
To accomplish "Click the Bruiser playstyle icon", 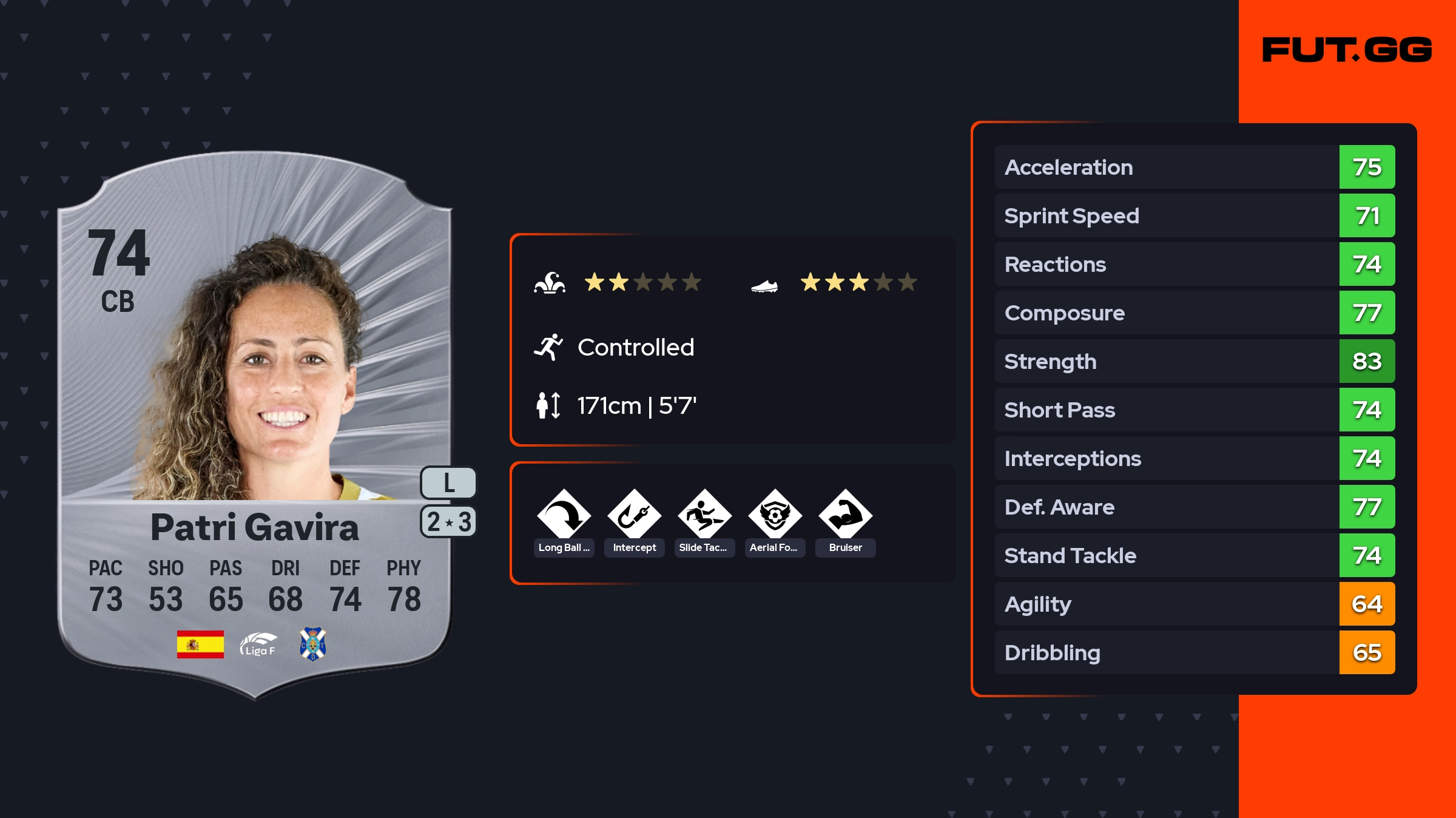I will pos(845,516).
